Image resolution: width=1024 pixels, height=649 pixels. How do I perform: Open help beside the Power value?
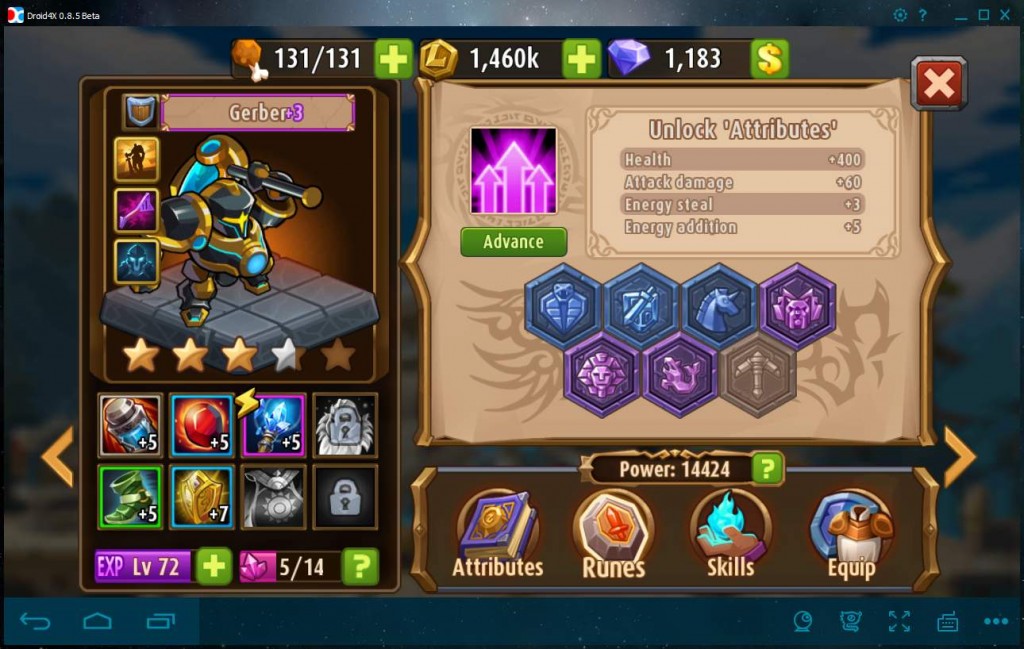[x=767, y=468]
